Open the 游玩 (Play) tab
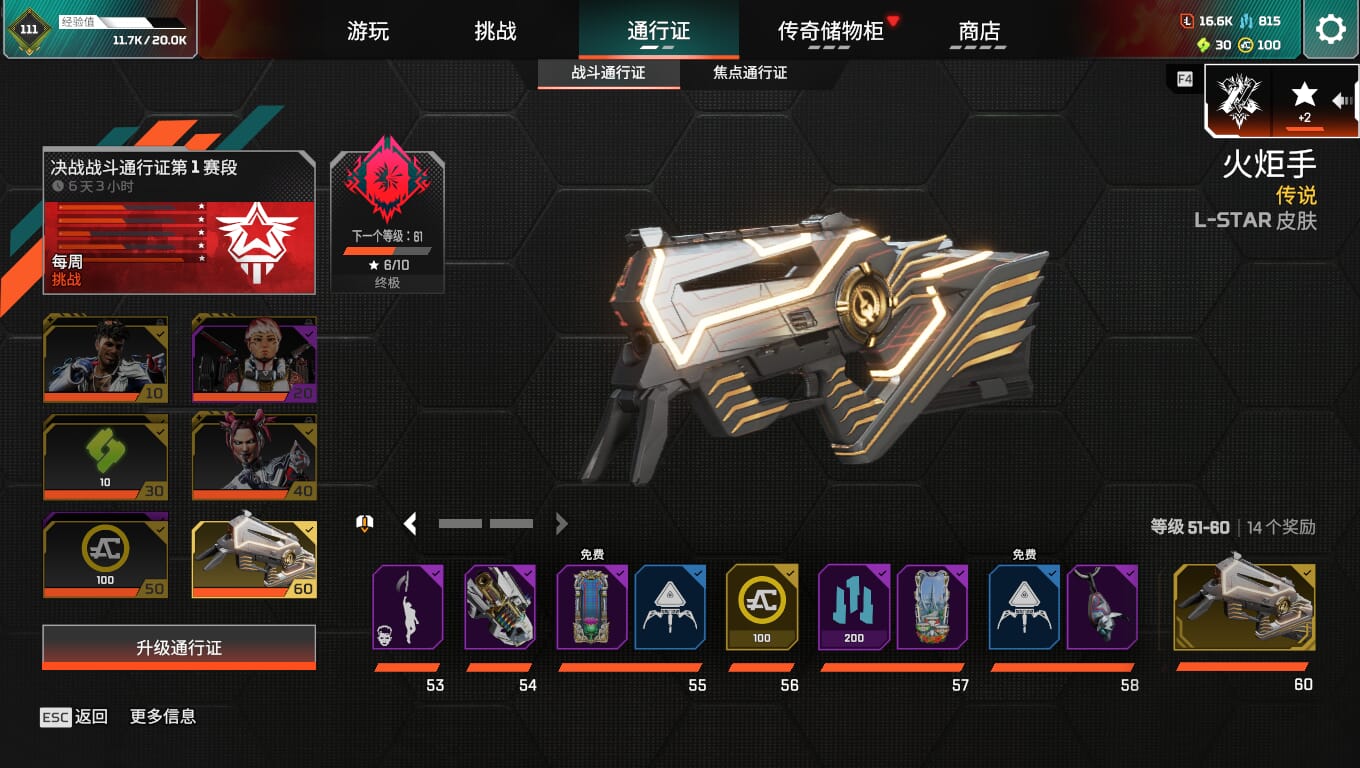This screenshot has height=768, width=1360. [368, 31]
